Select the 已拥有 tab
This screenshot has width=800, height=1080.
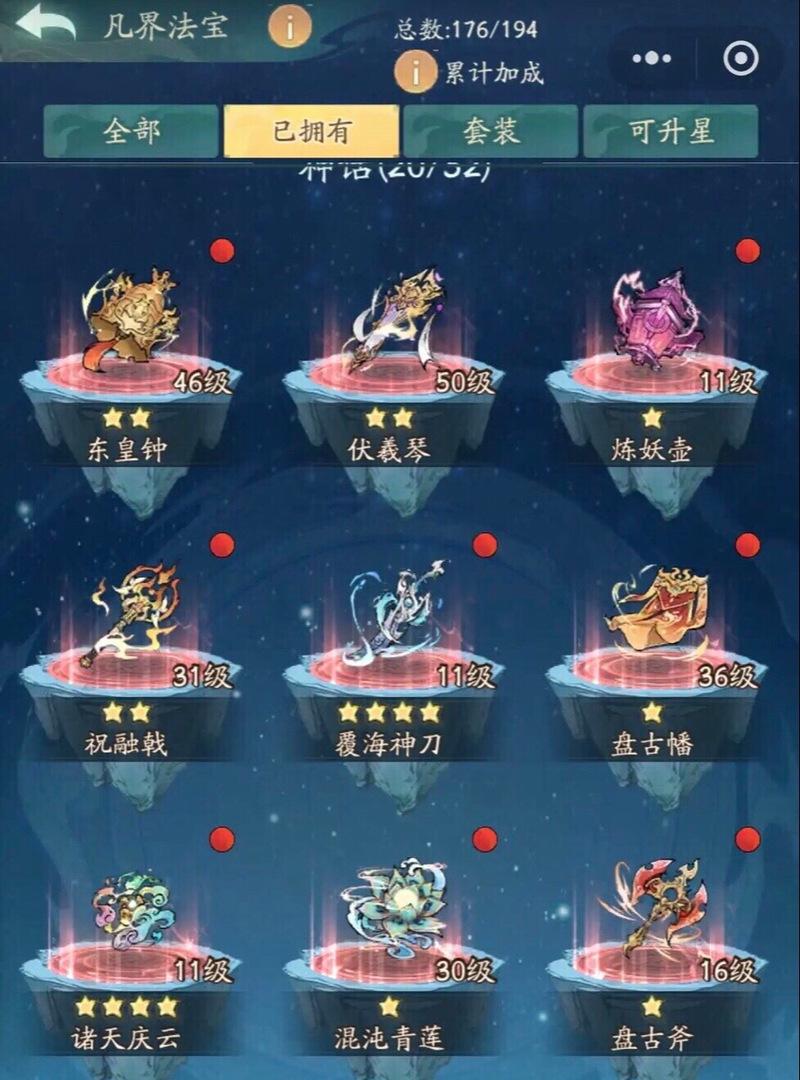[311, 131]
